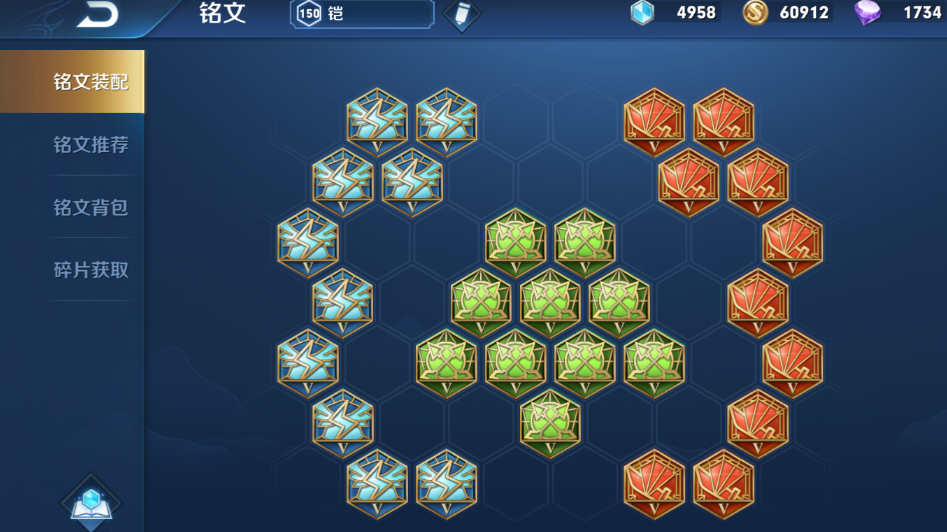
Task: Show the 碎片获取 tab
Action: click(90, 270)
